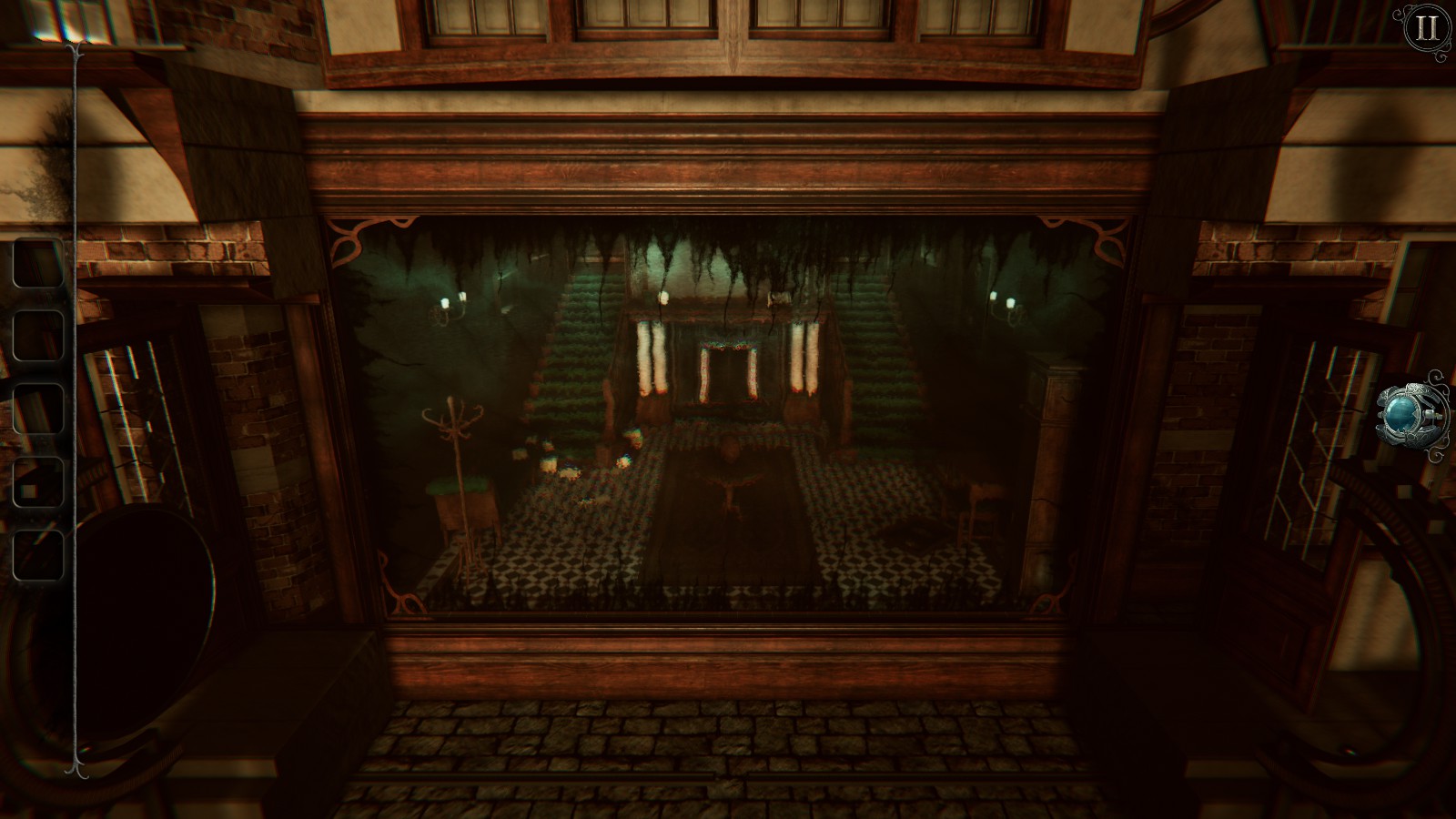This screenshot has width=1456, height=819.
Task: Tap the left white candle by the fireplace
Action: pos(652,364)
